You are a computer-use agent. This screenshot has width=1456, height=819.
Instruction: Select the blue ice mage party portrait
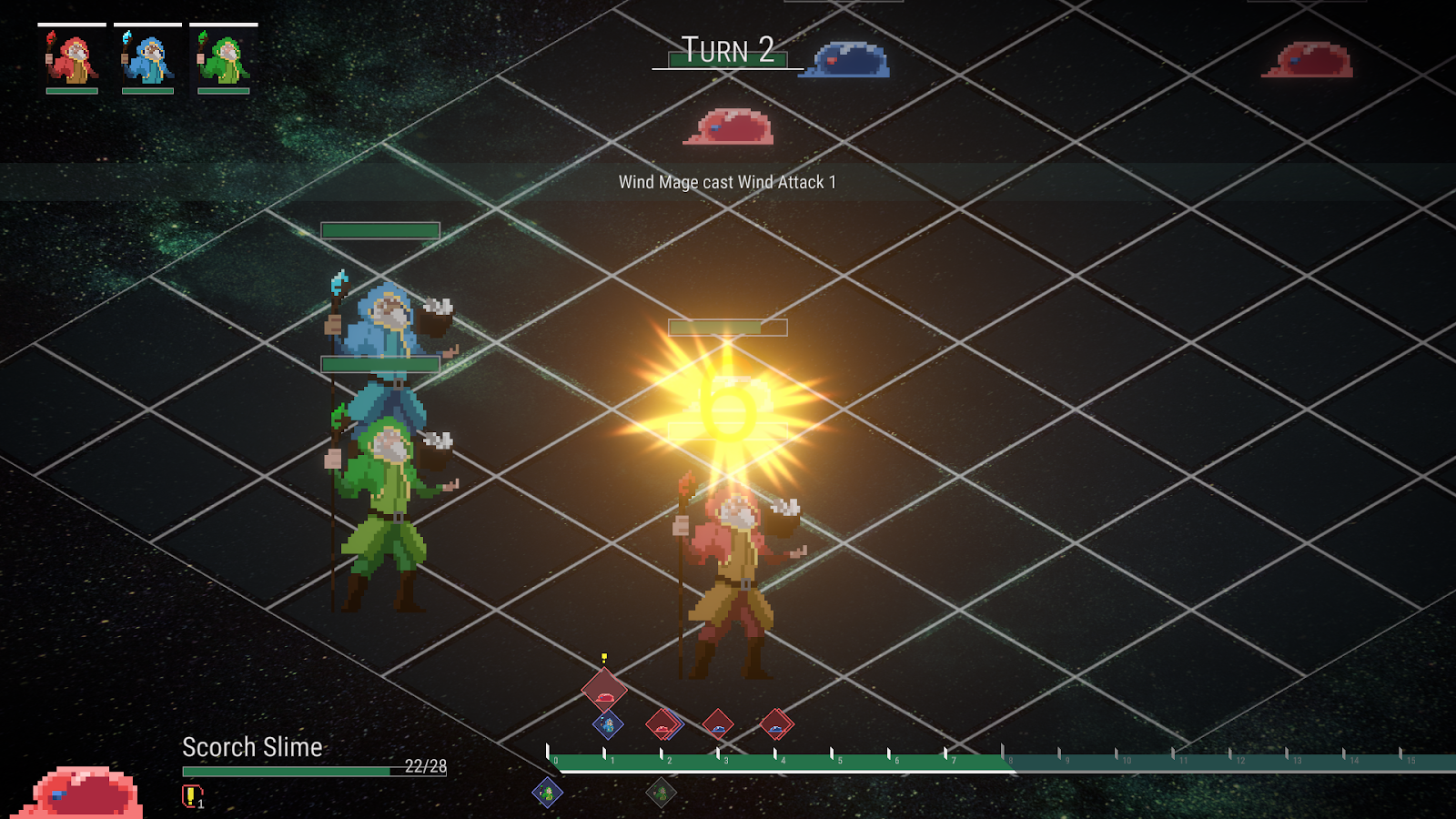tap(147, 59)
